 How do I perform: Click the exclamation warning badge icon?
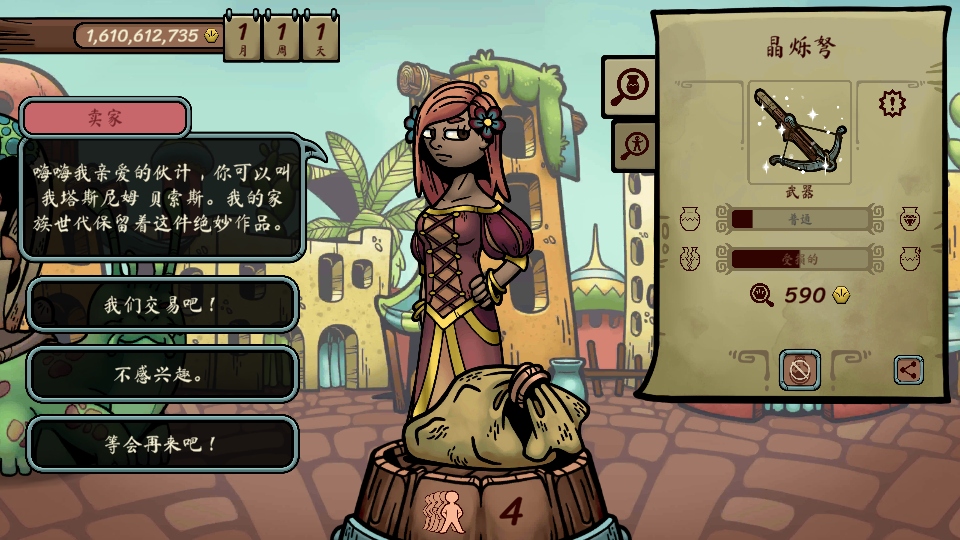tap(893, 103)
